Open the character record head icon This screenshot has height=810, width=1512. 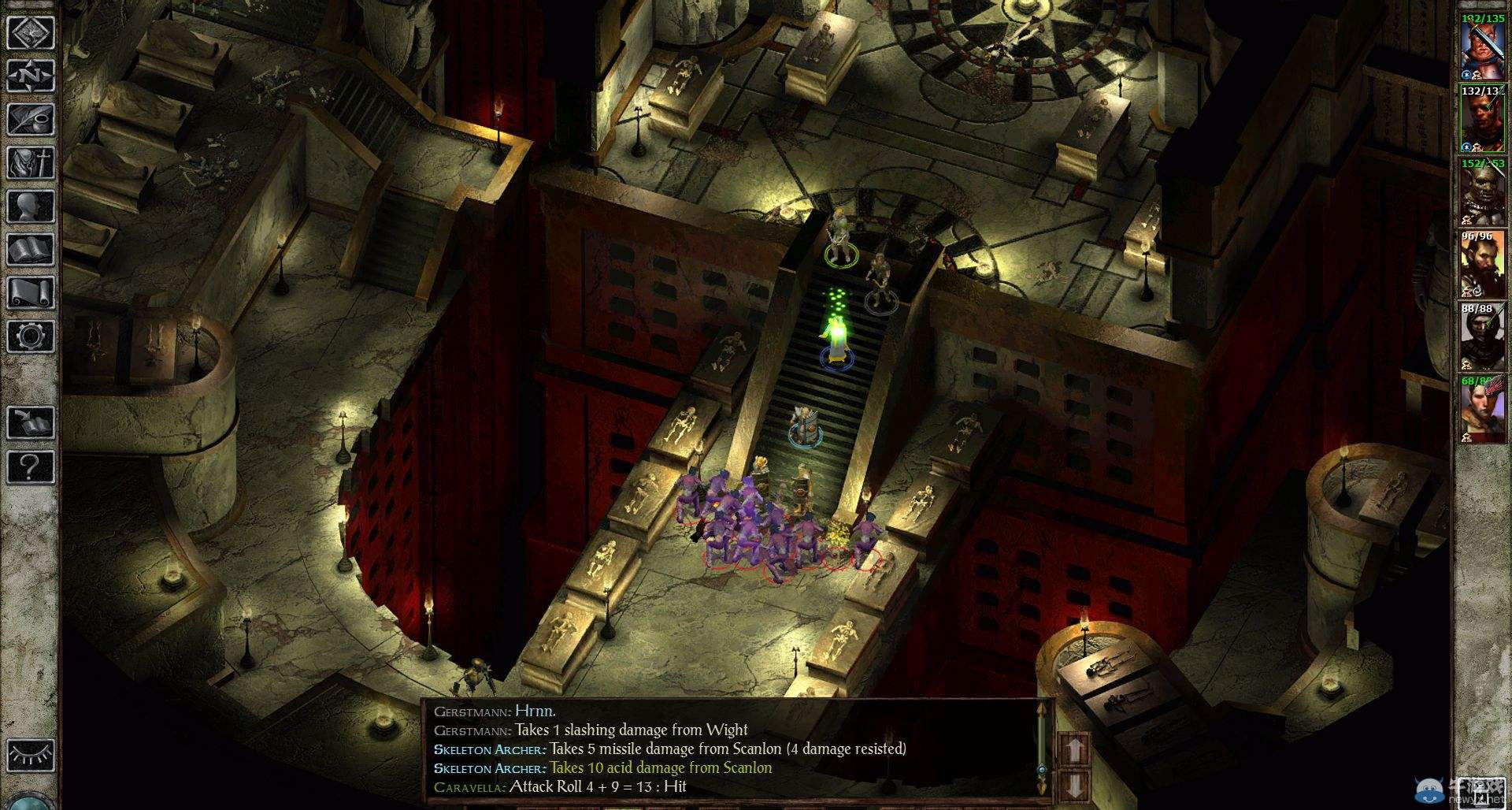[x=31, y=206]
